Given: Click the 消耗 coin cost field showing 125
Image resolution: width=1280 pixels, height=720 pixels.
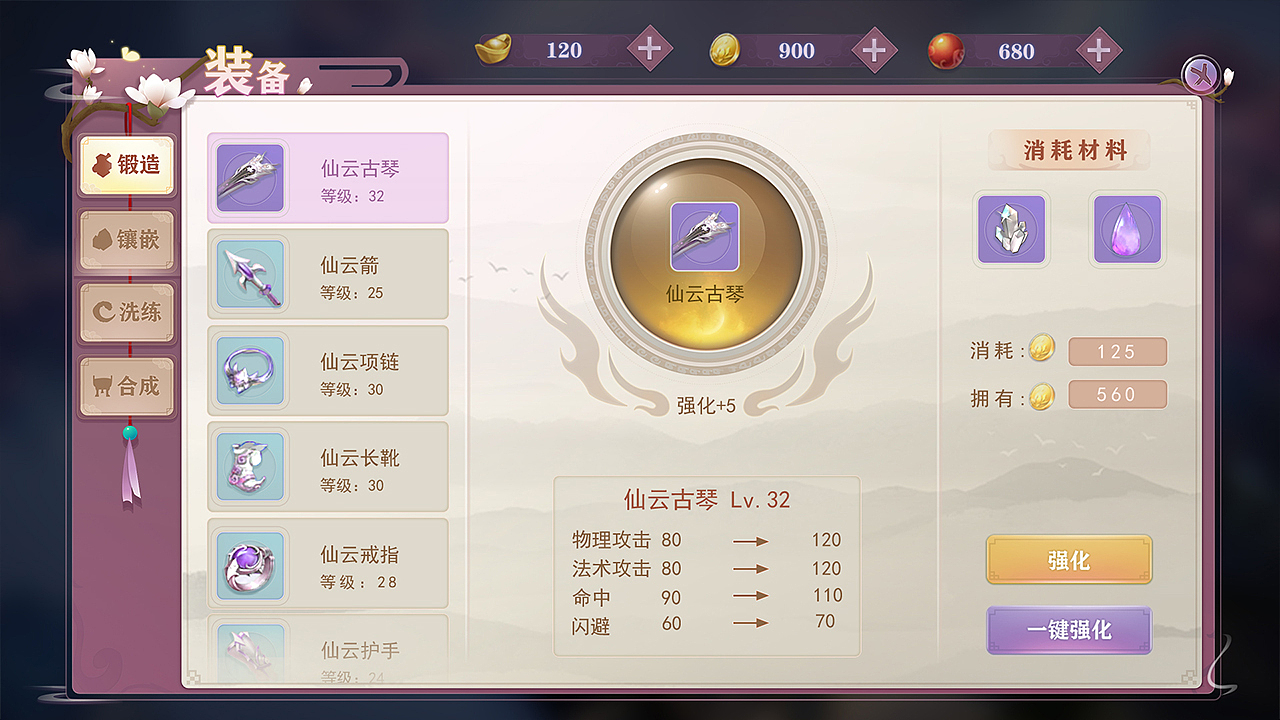Looking at the screenshot, I should 1117,351.
